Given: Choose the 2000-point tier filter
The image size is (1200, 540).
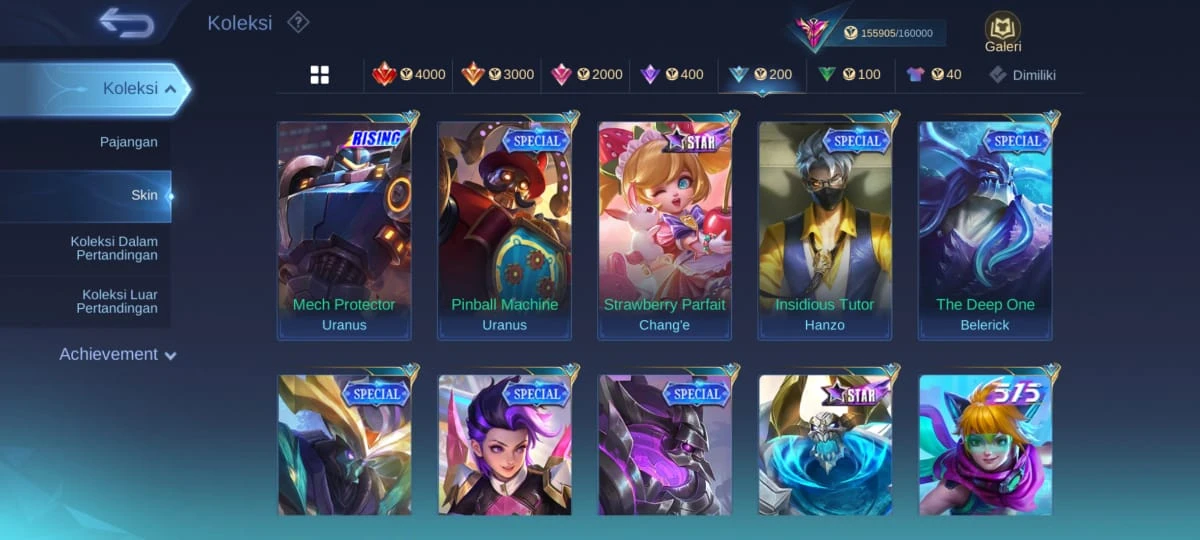Looking at the screenshot, I should tap(586, 75).
